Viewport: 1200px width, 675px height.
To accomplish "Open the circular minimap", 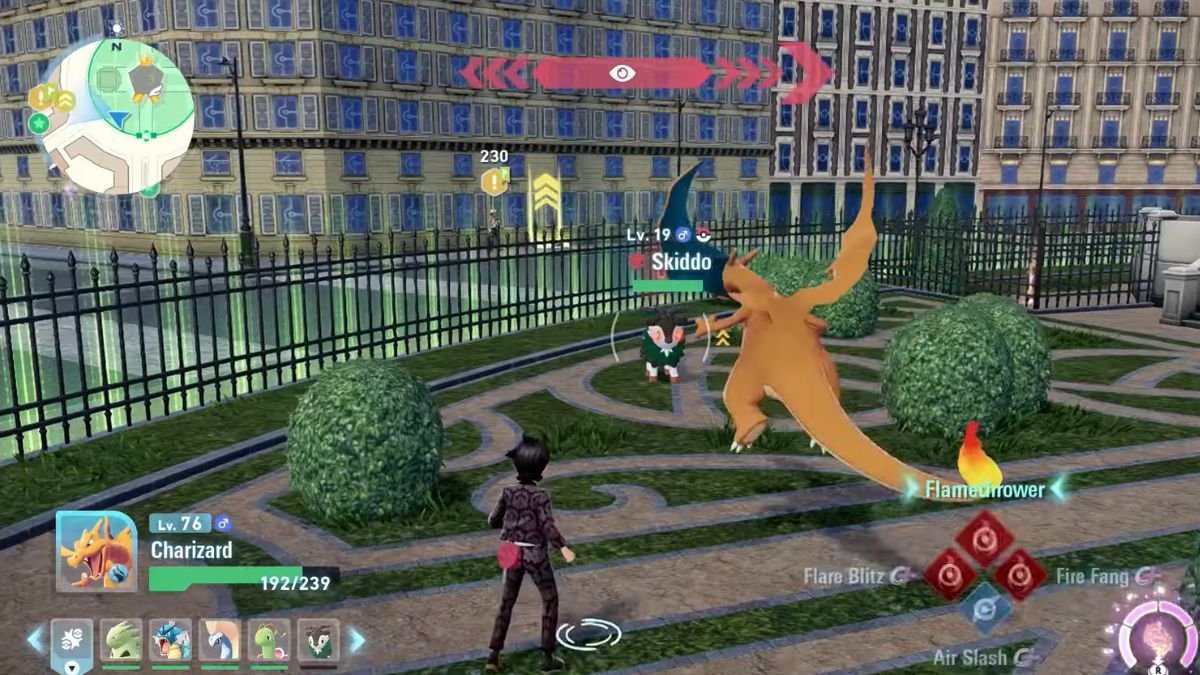I will click(118, 116).
